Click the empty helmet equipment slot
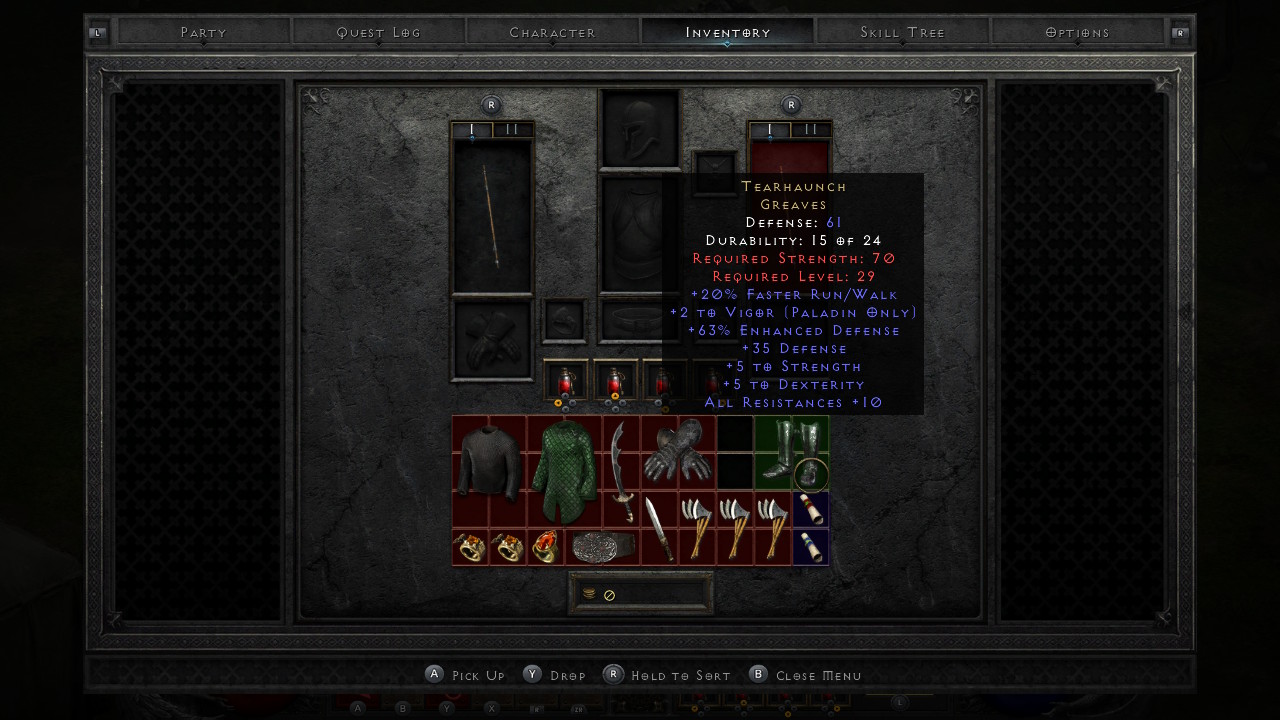The height and width of the screenshot is (720, 1280). point(639,128)
